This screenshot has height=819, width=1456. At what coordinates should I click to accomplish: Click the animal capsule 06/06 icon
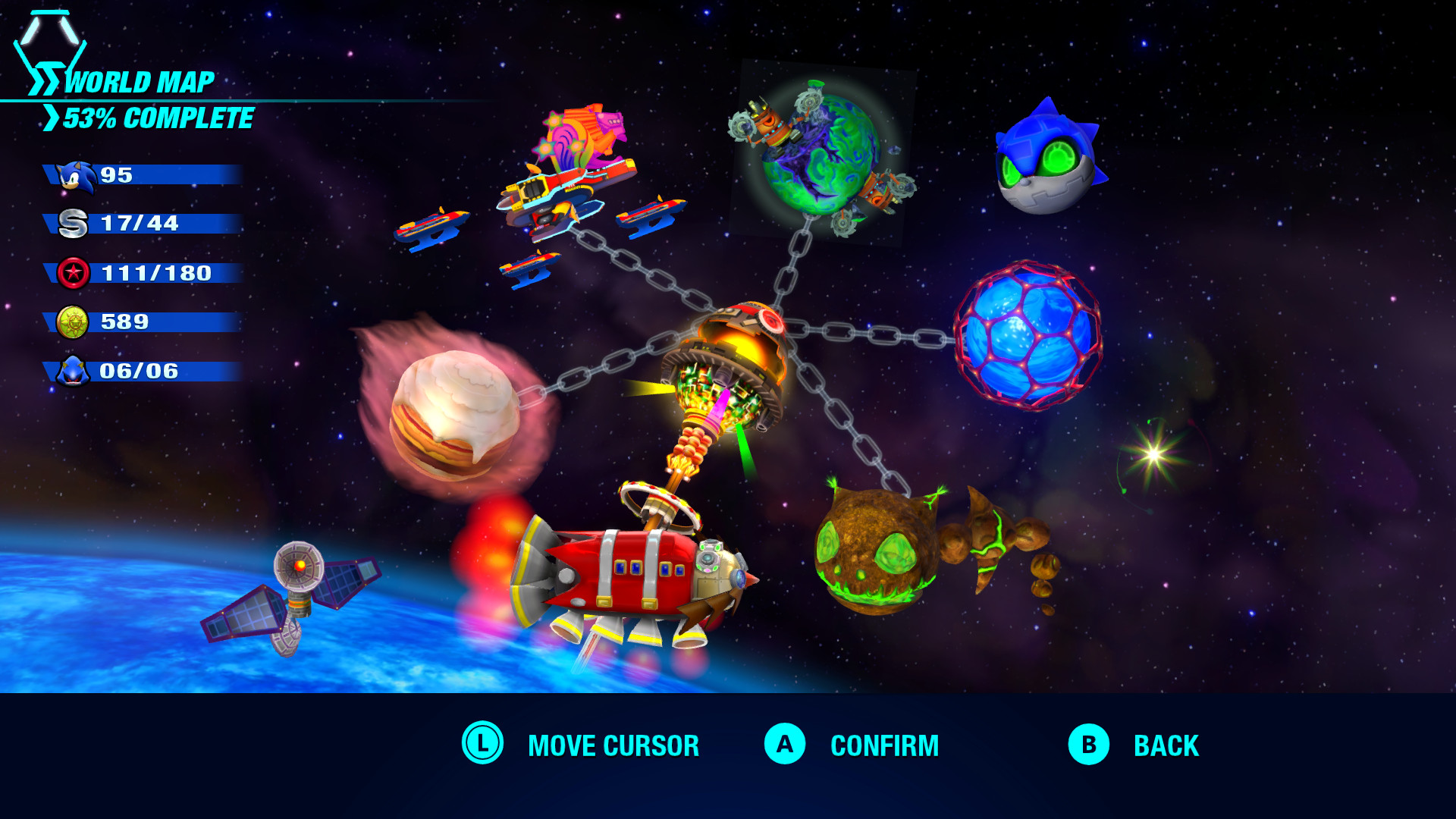(x=73, y=371)
